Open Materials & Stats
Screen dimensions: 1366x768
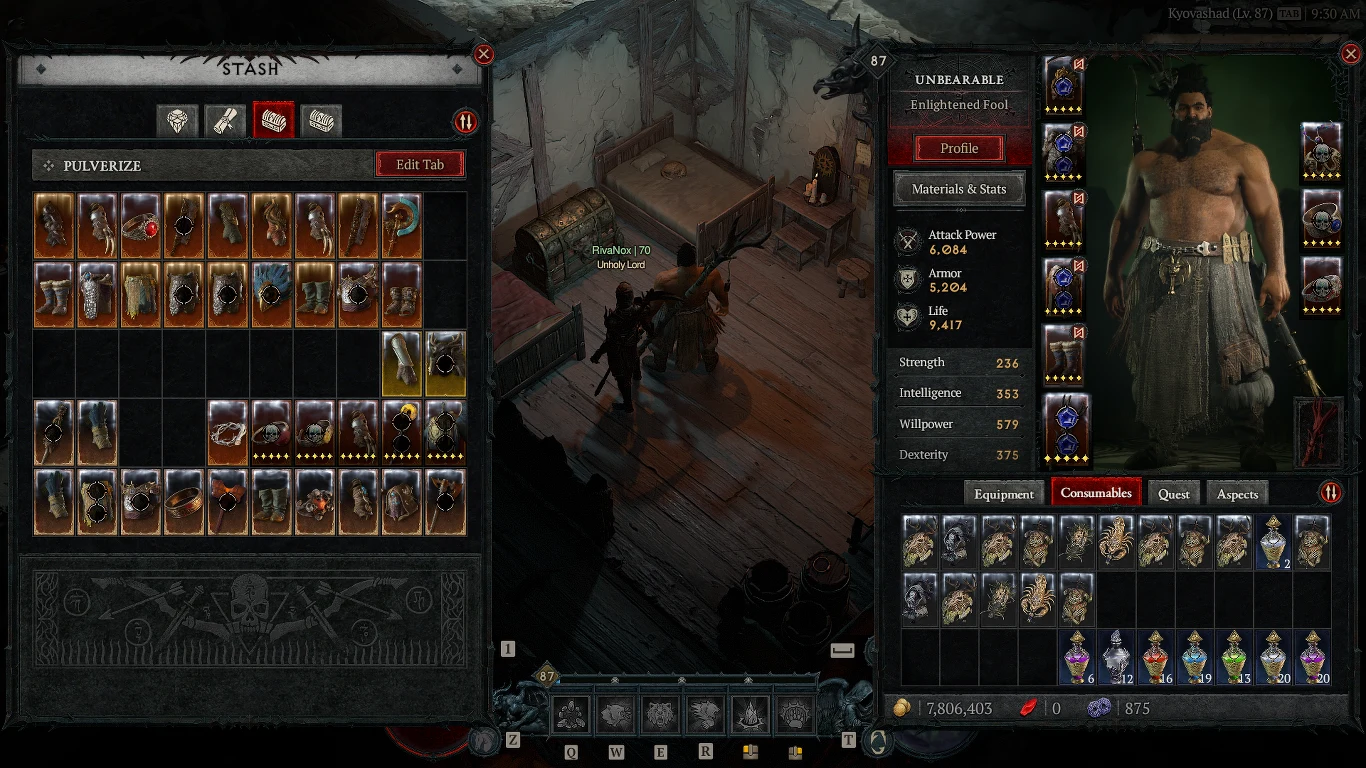tap(958, 189)
